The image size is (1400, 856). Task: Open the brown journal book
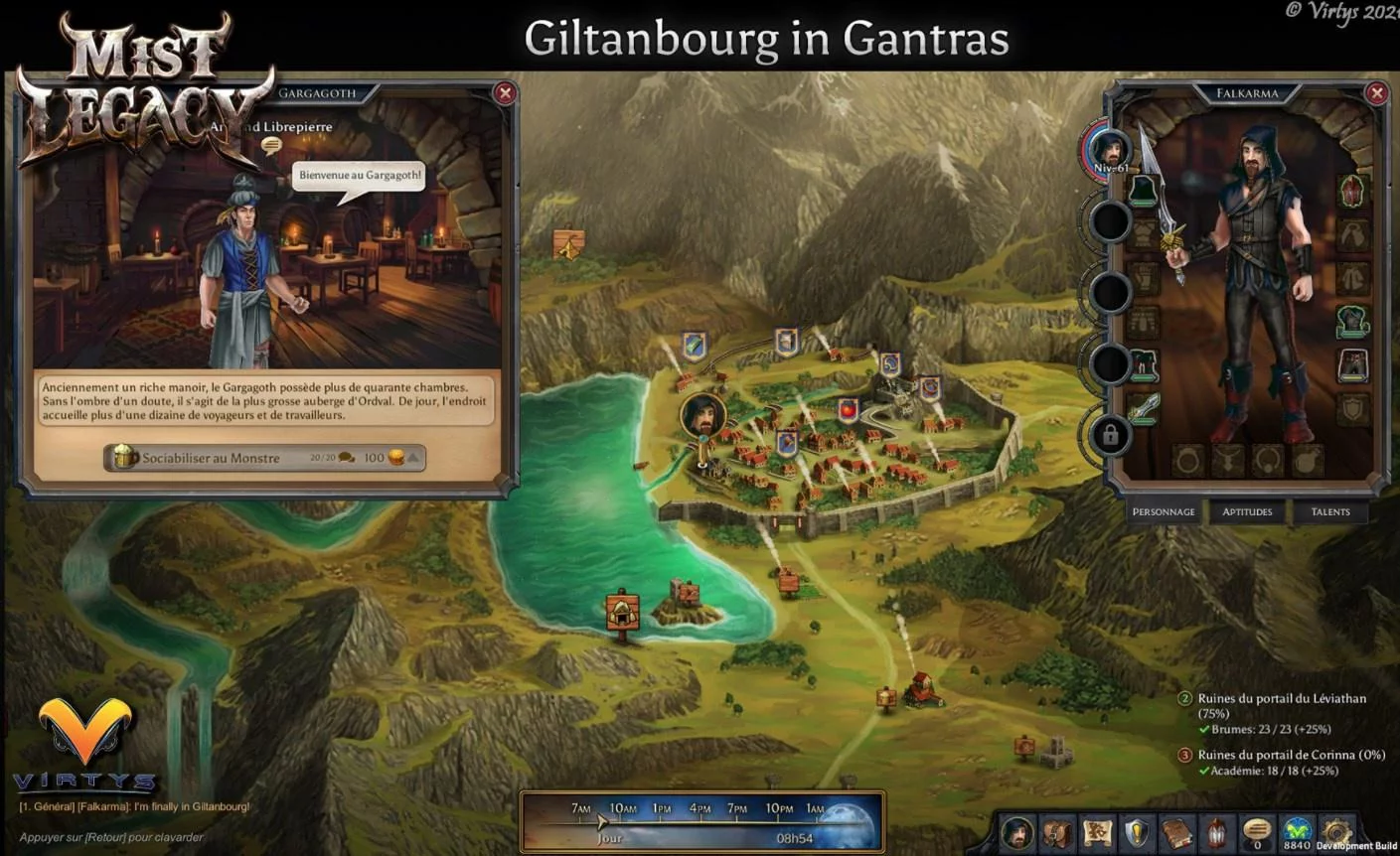click(x=1177, y=832)
